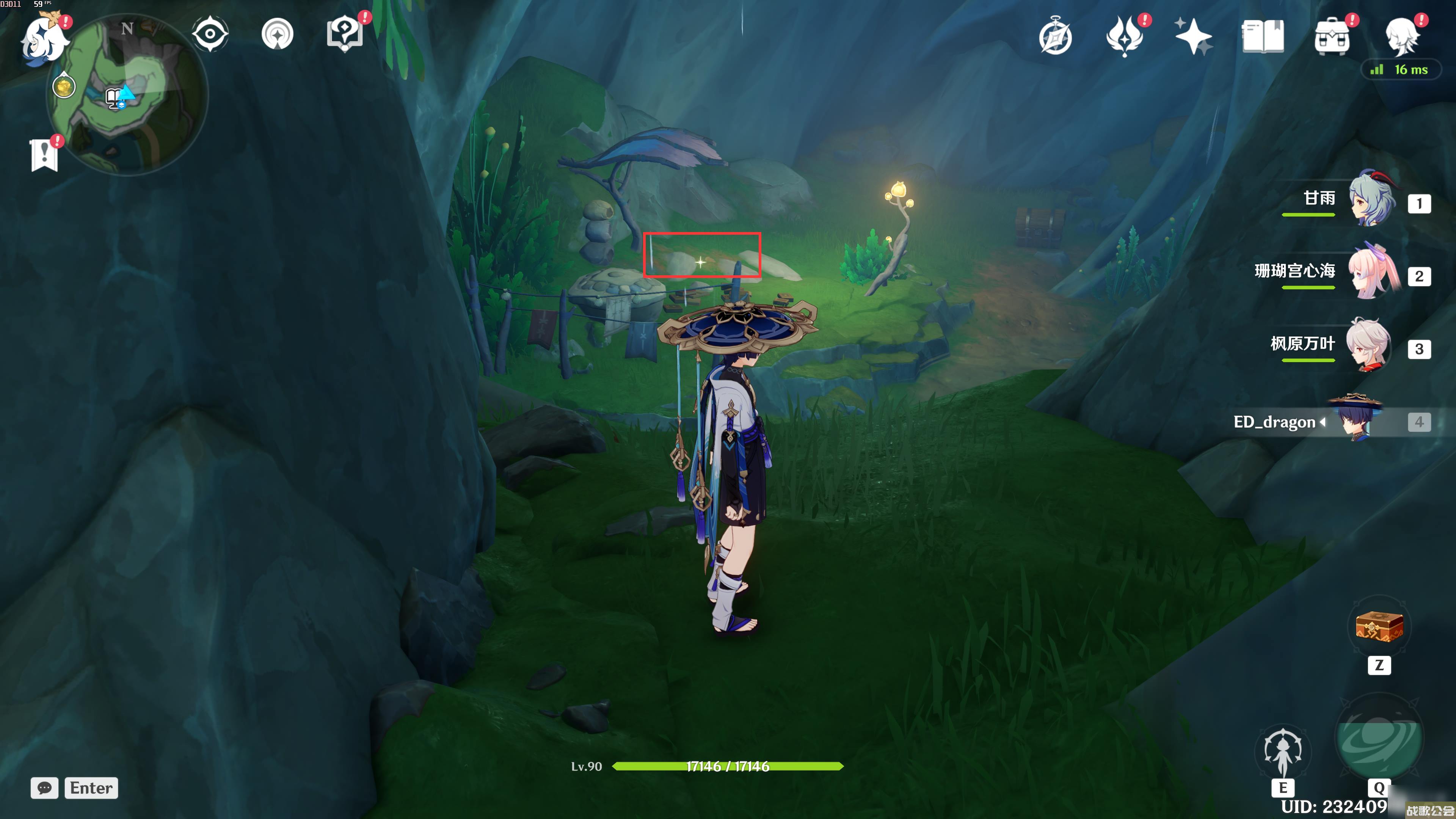Toggle the elemental sight eye icon

210,35
